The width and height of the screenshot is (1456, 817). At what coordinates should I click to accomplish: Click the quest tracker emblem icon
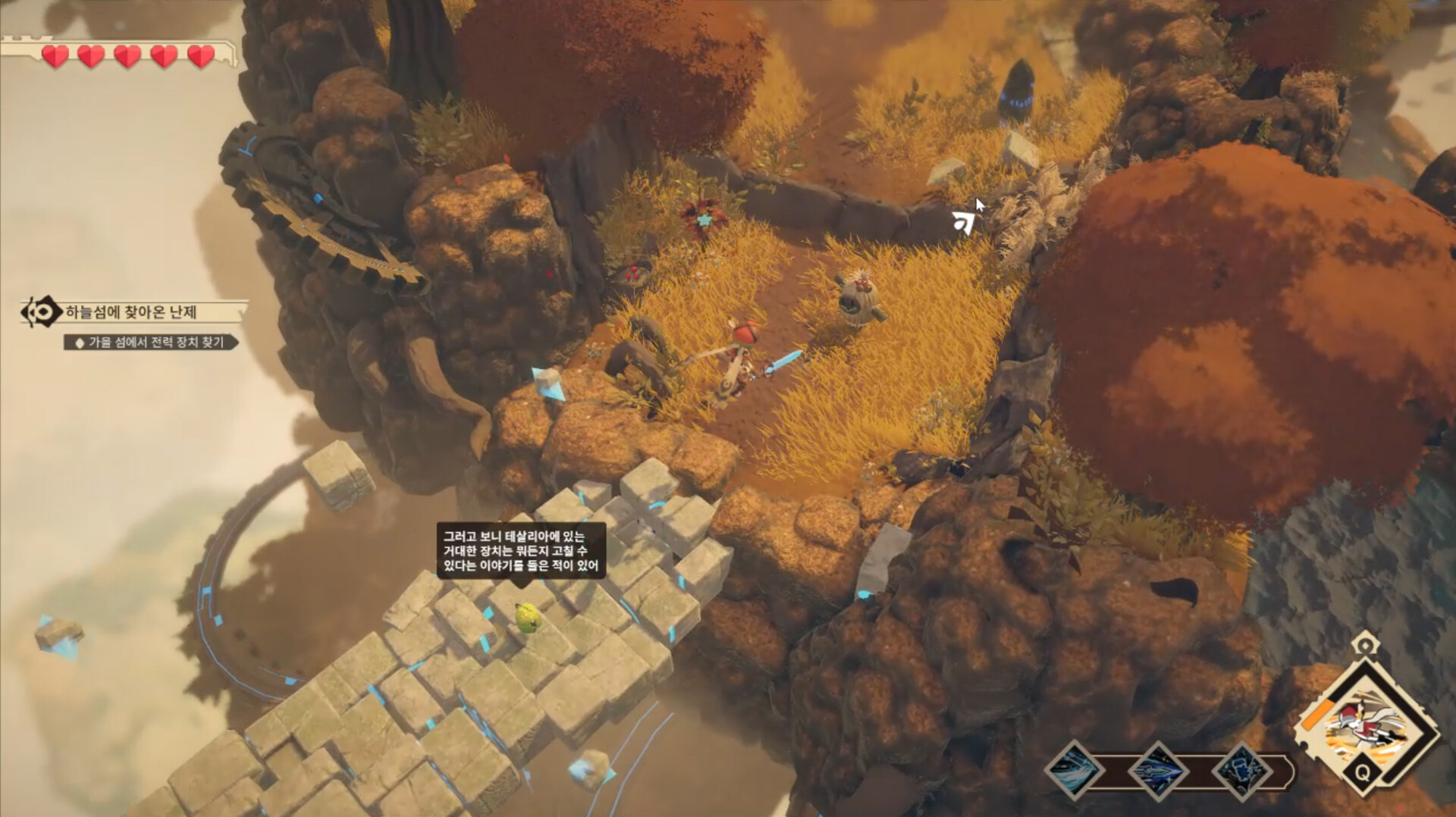(x=42, y=312)
